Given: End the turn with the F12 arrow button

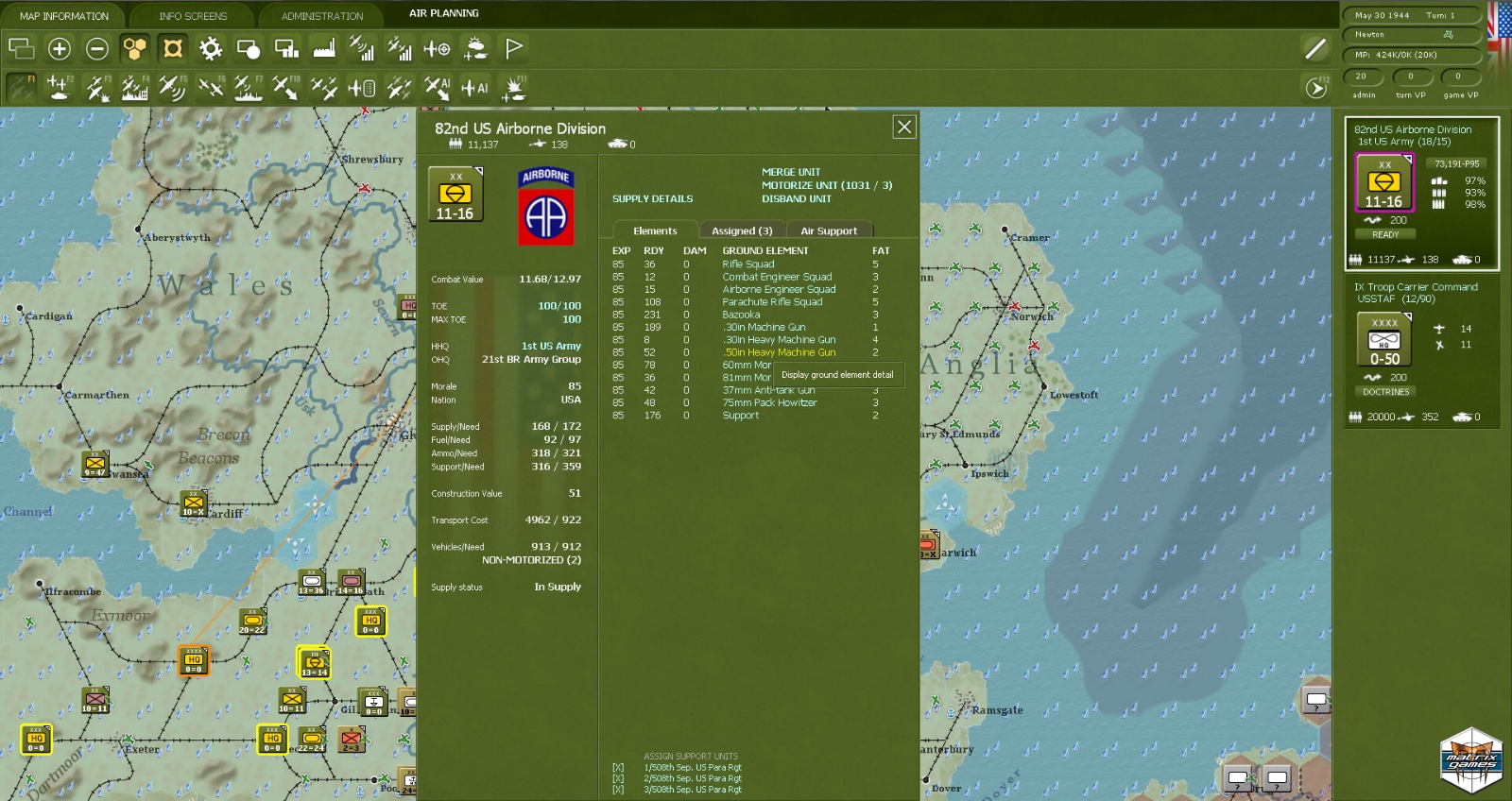Looking at the screenshot, I should coord(1315,88).
